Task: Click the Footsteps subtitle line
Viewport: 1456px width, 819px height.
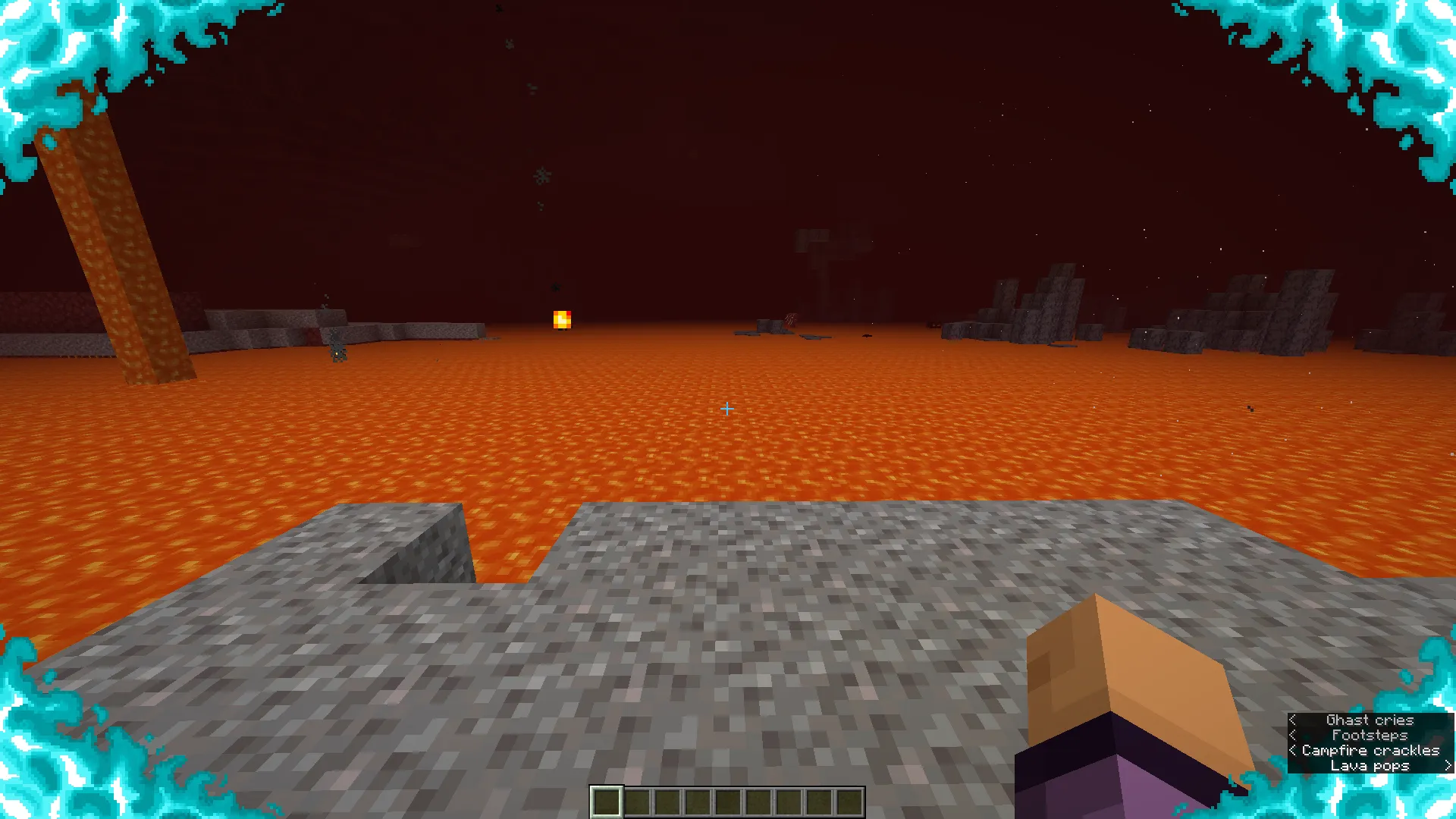Action: click(1370, 735)
